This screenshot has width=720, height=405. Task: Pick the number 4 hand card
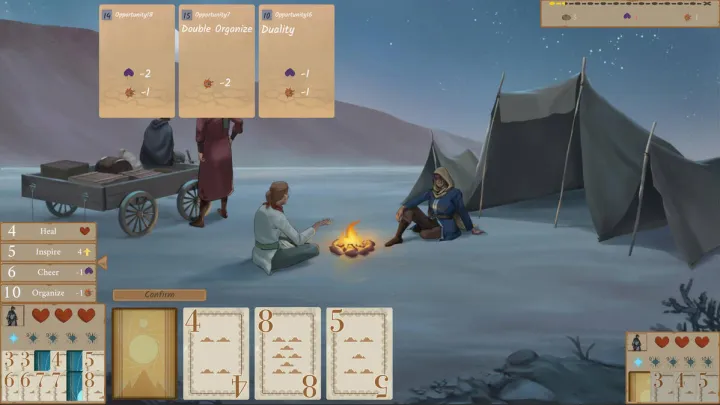point(217,353)
